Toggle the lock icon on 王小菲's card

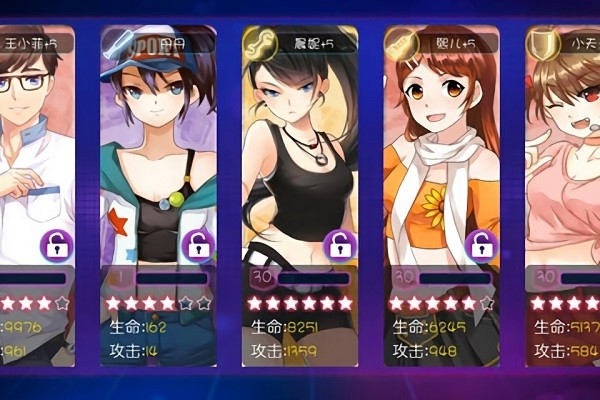pos(56,244)
